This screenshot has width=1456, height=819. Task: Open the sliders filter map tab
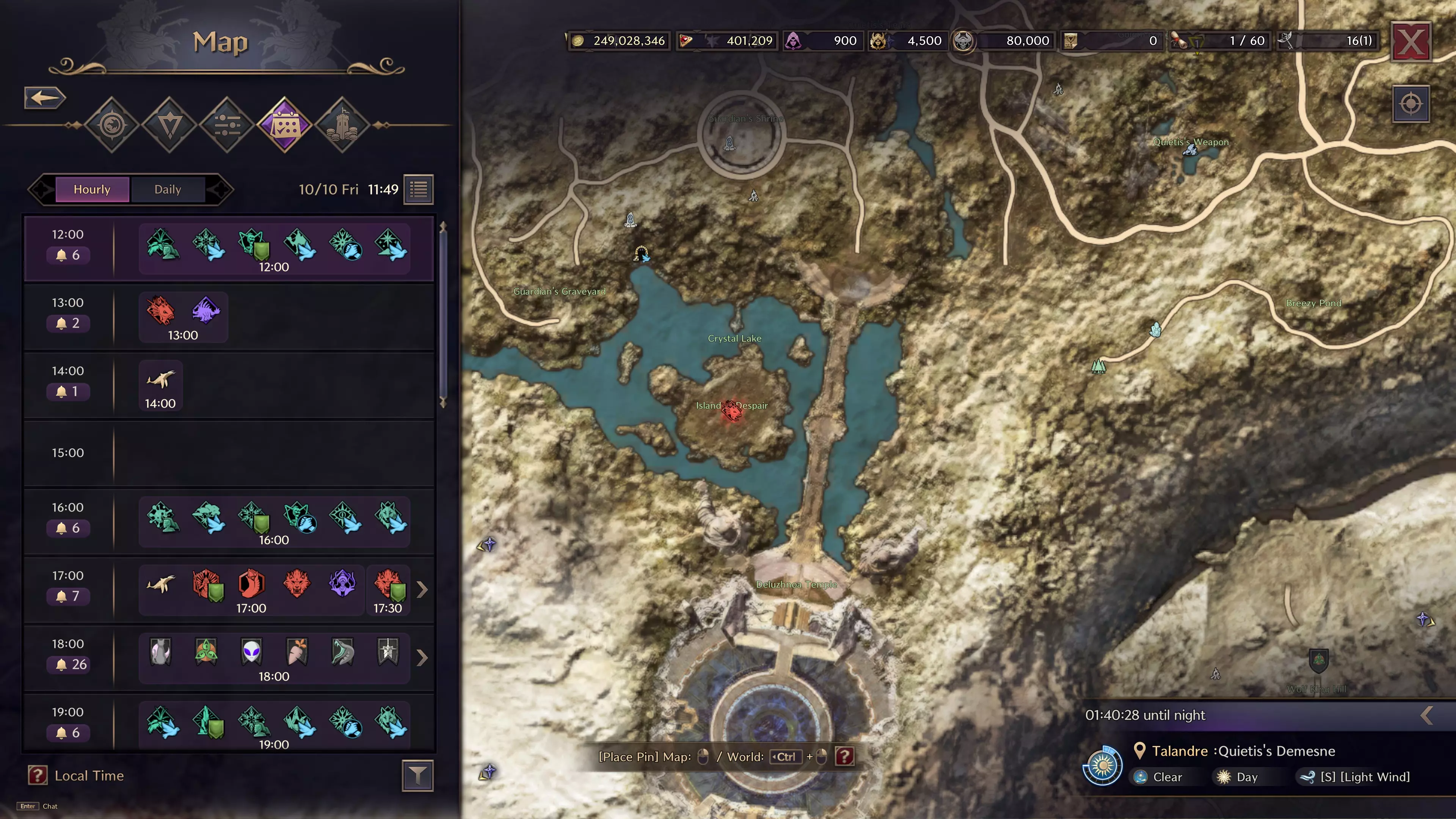click(x=227, y=125)
